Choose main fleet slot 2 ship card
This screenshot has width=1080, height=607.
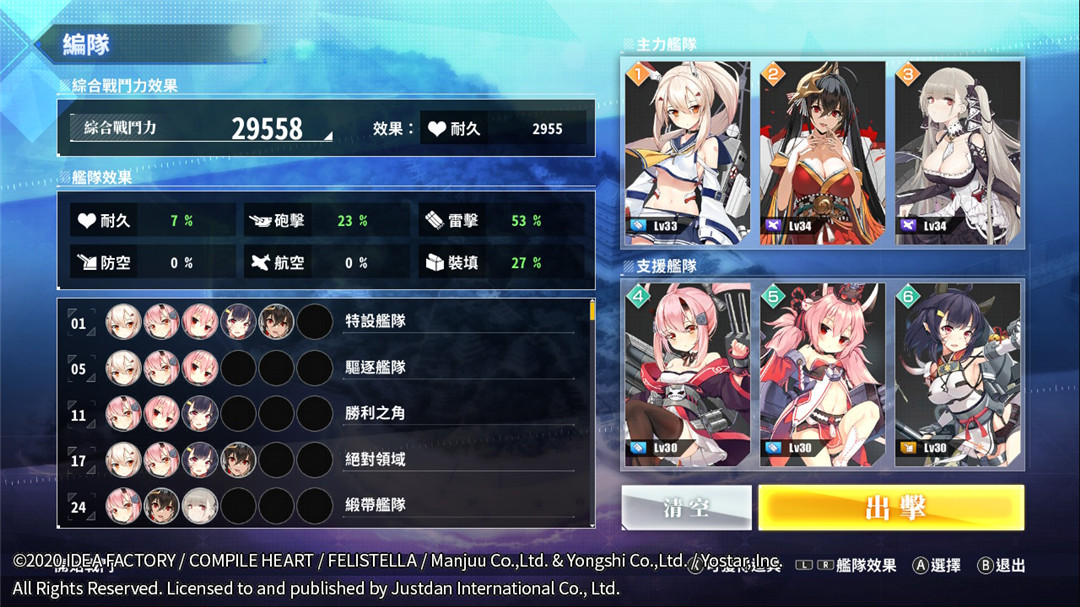(822, 152)
